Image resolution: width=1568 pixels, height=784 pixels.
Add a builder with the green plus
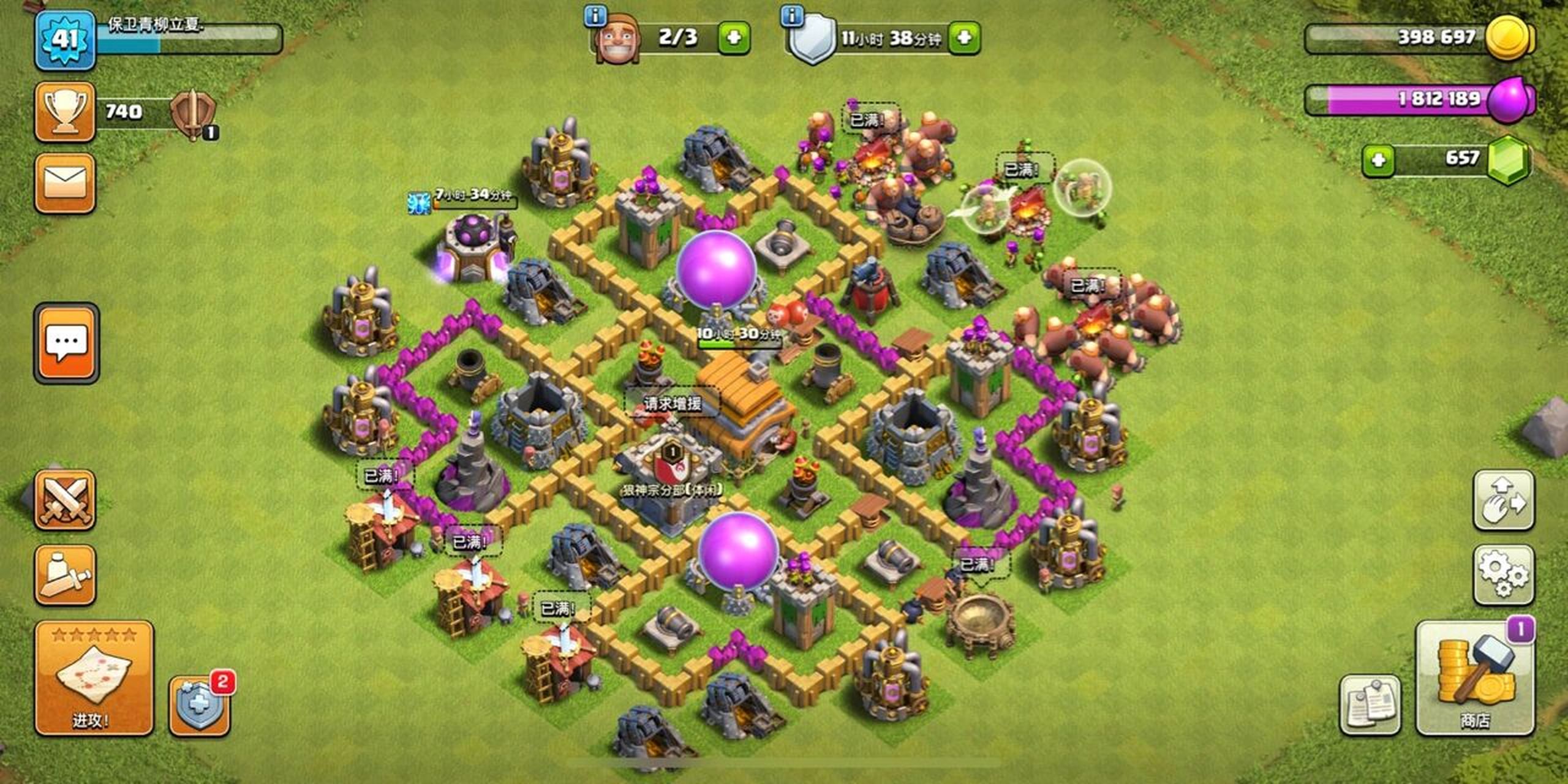pyautogui.click(x=734, y=38)
